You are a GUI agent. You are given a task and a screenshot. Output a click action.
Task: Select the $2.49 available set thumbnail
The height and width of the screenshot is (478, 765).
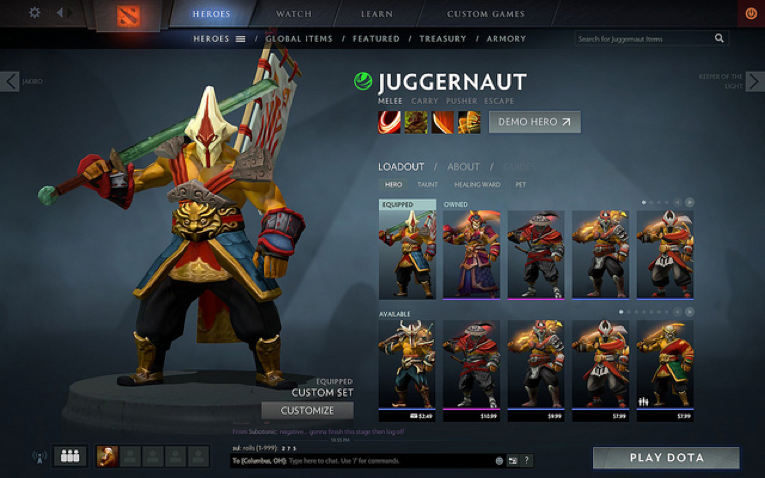[407, 367]
